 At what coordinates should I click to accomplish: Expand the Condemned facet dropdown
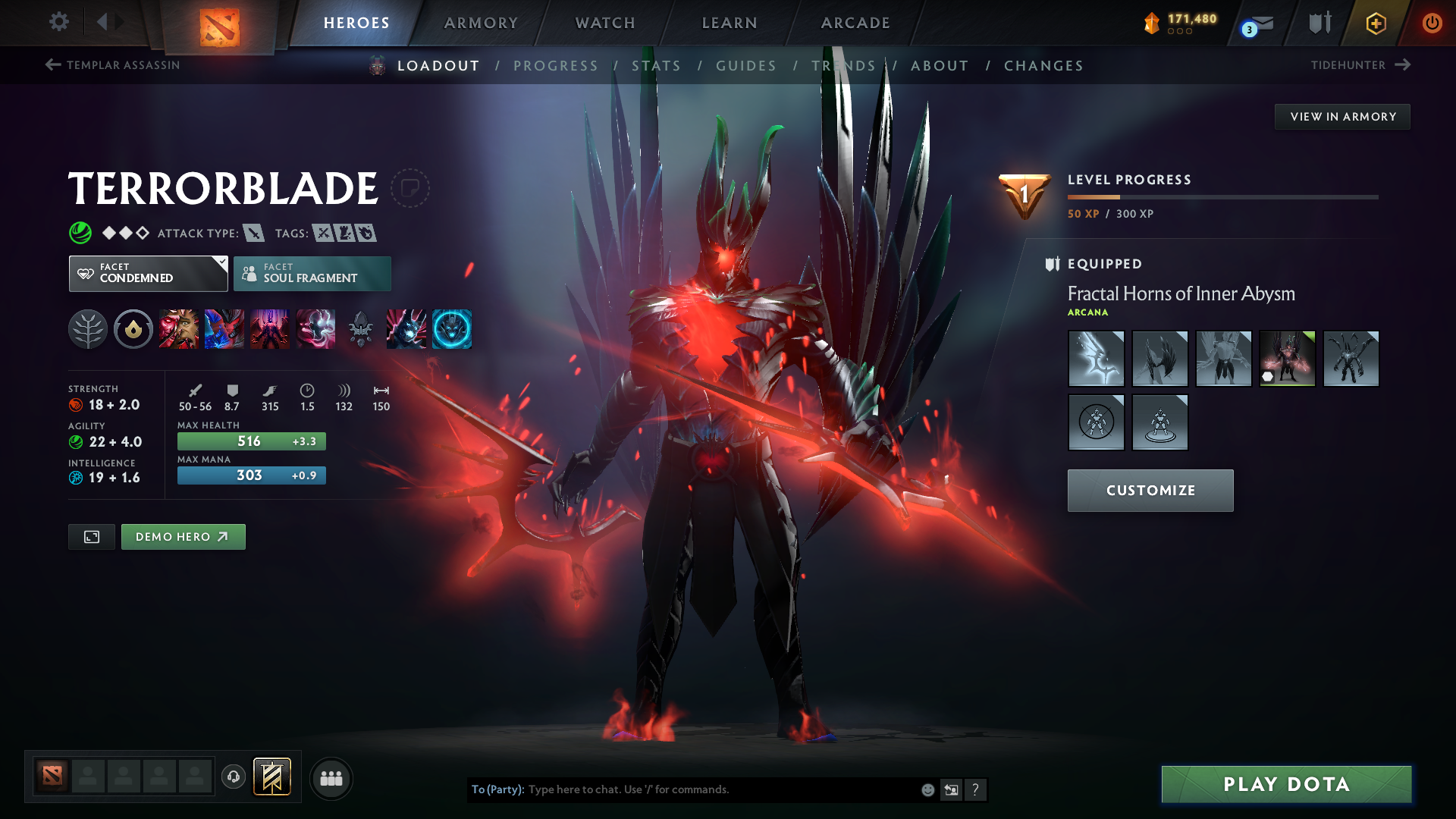[221, 263]
